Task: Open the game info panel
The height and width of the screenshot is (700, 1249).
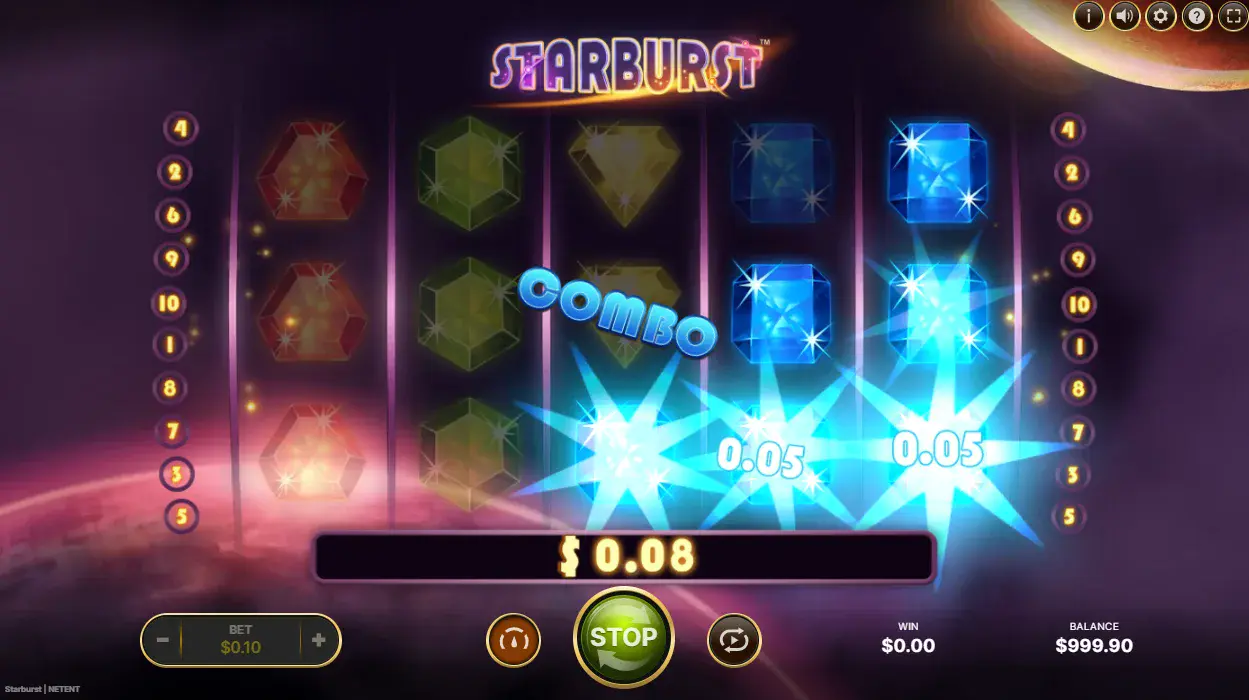Action: 1089,16
